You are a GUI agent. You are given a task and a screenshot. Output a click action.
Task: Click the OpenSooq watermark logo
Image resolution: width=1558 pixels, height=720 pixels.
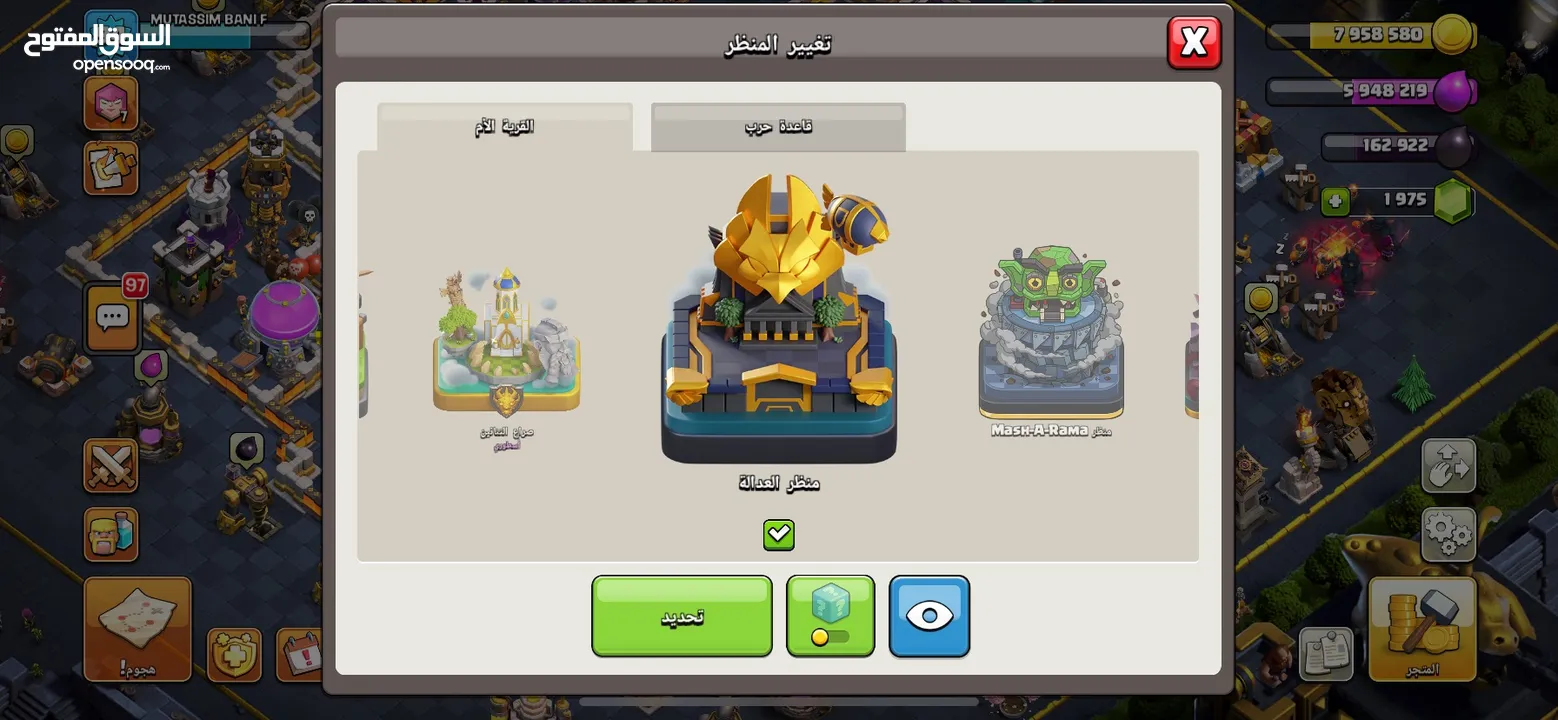point(97,46)
